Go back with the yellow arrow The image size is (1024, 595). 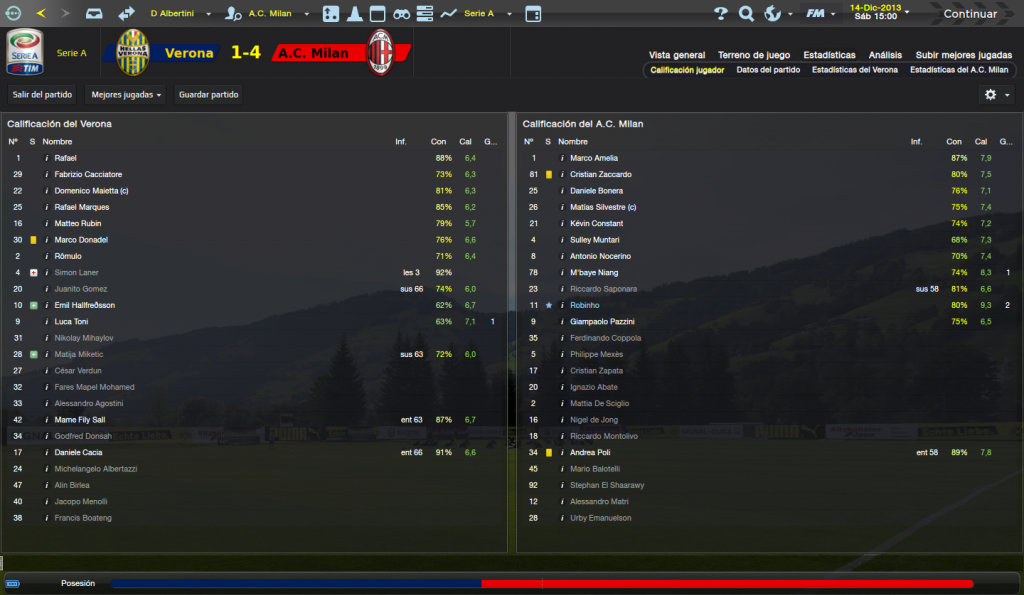click(x=40, y=14)
